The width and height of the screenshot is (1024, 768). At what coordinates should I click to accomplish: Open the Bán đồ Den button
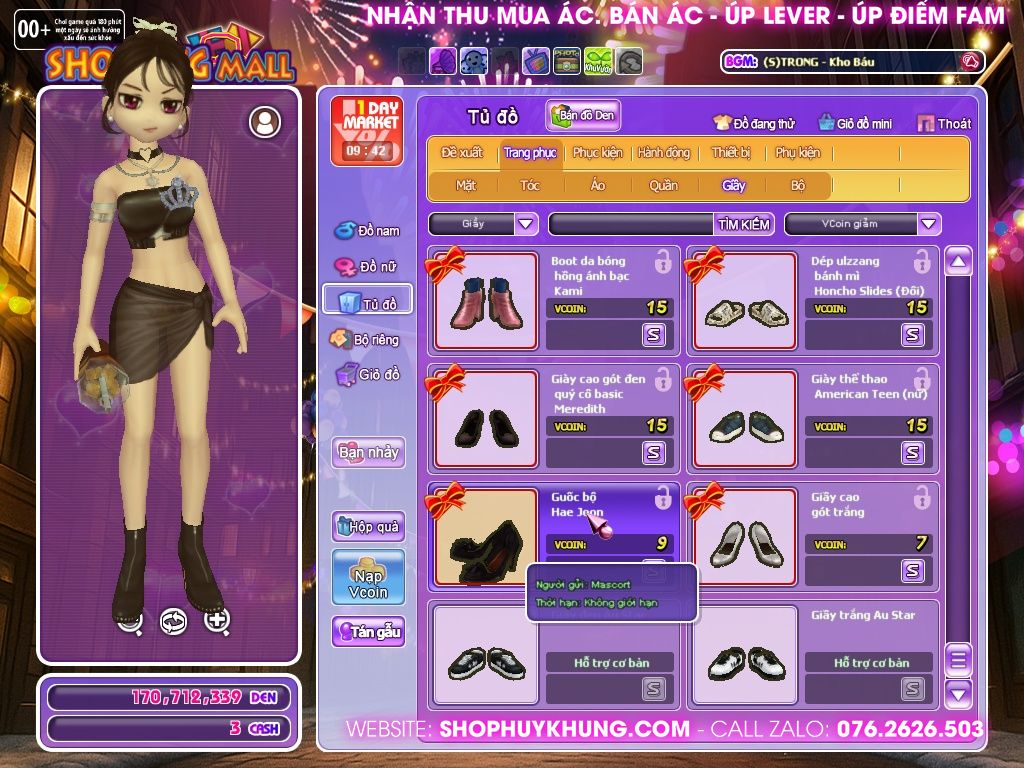tap(583, 116)
